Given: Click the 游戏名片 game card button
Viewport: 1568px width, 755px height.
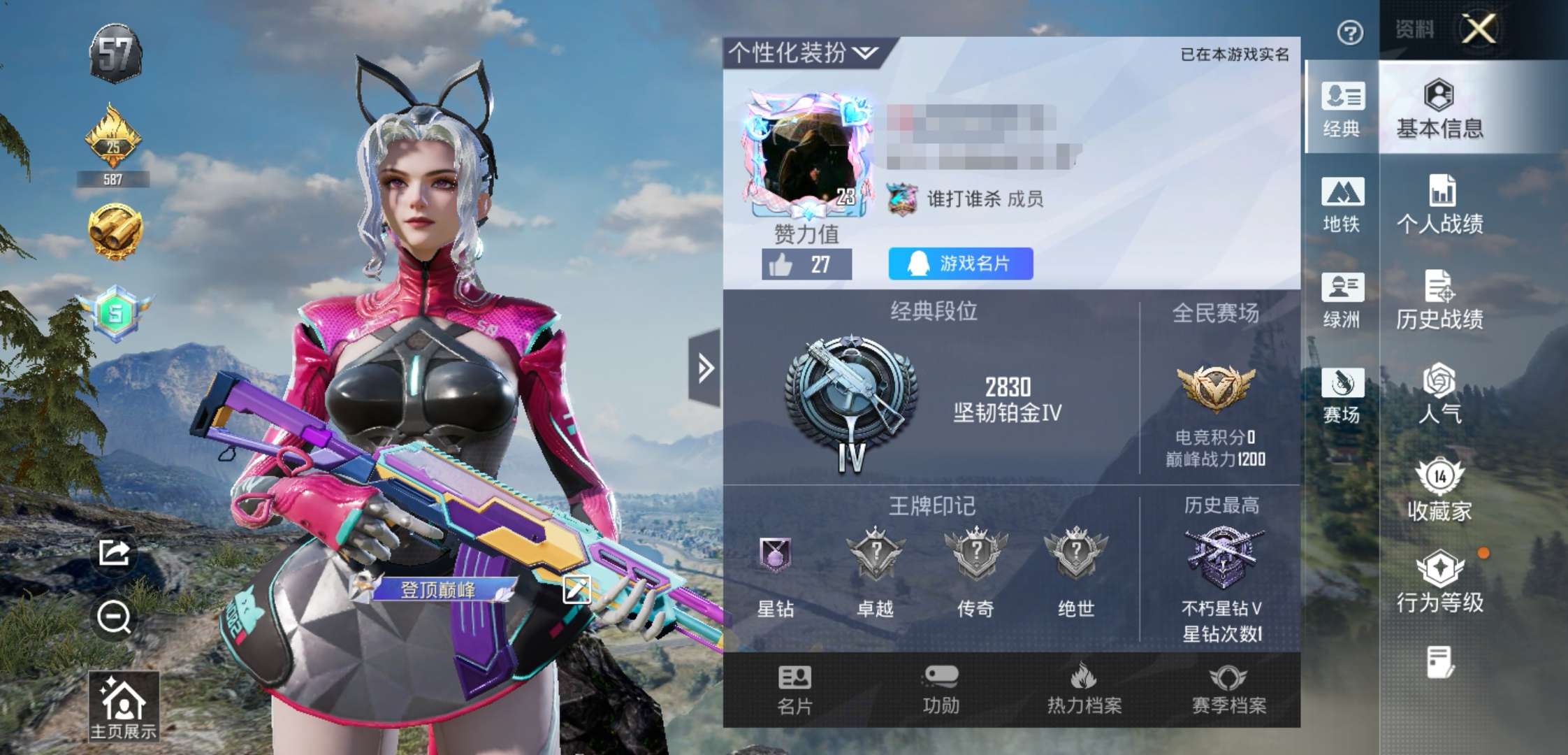Looking at the screenshot, I should 960,262.
